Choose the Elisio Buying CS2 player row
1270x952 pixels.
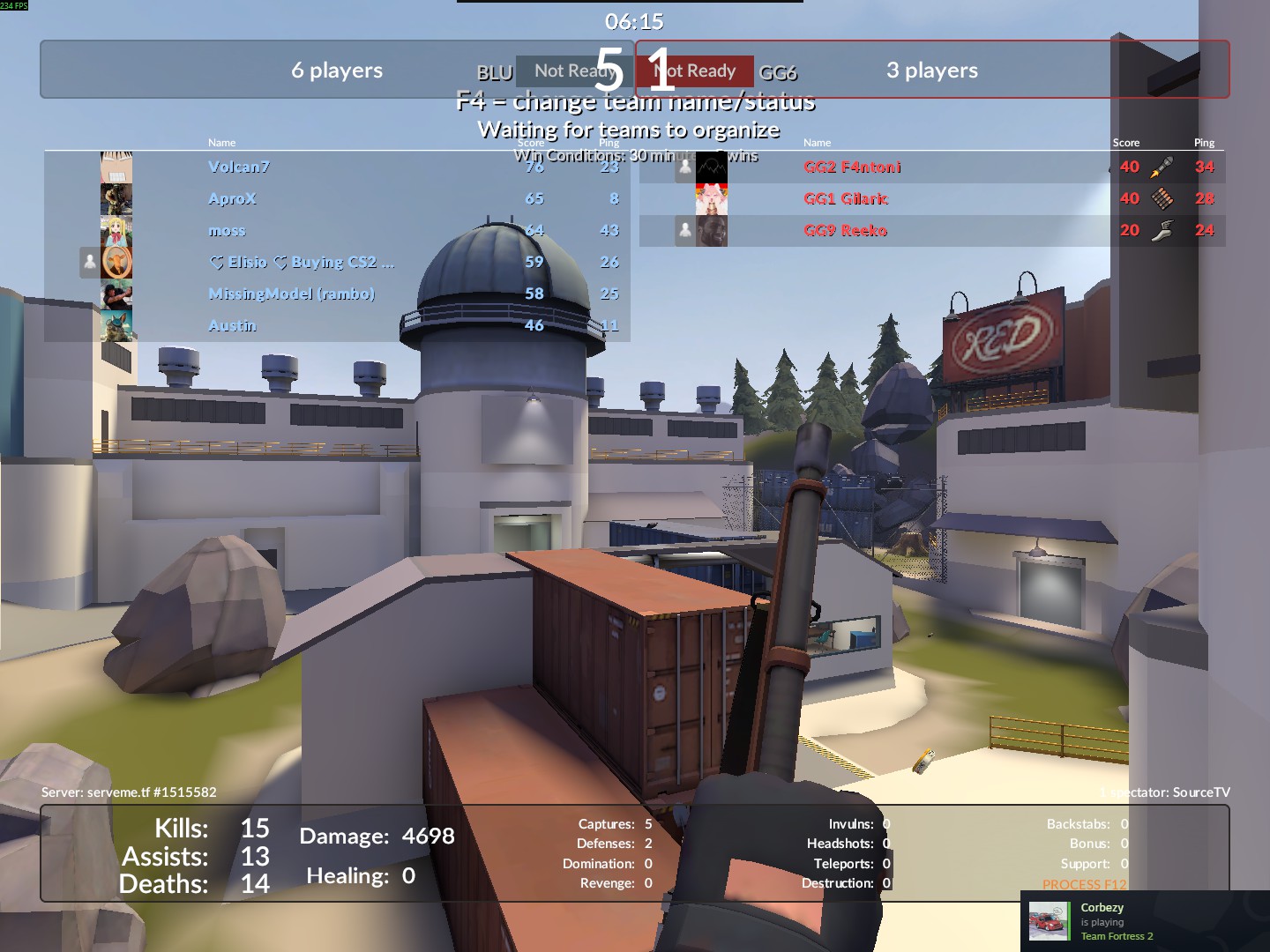click(x=301, y=262)
